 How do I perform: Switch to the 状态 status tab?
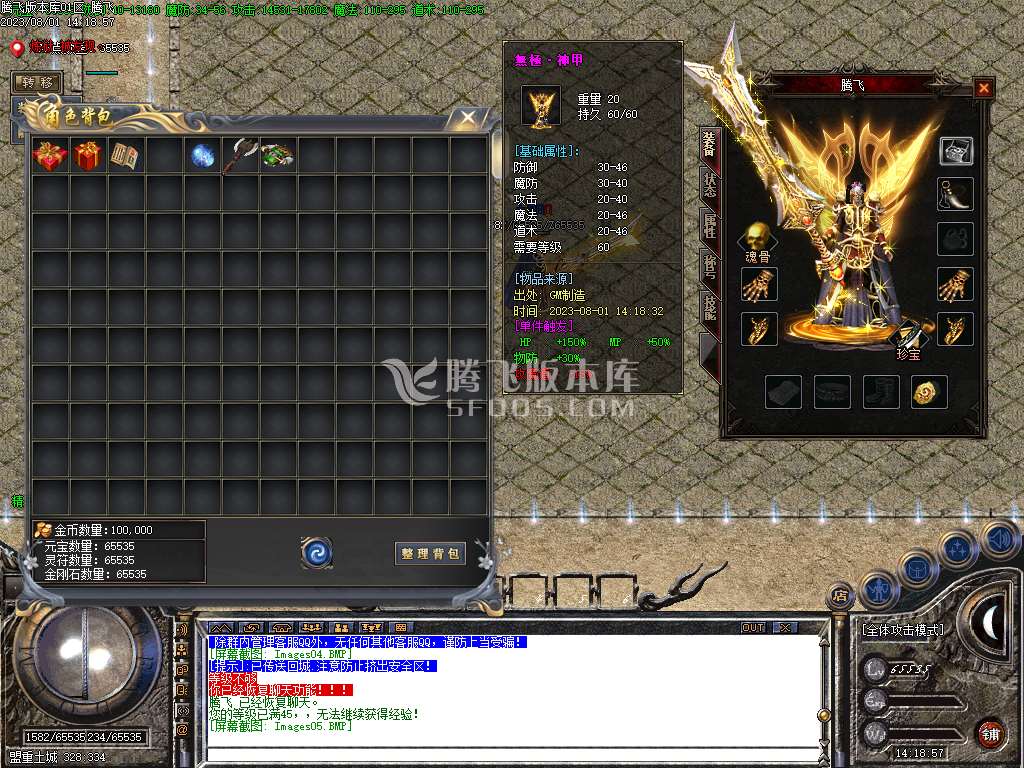pos(709,186)
